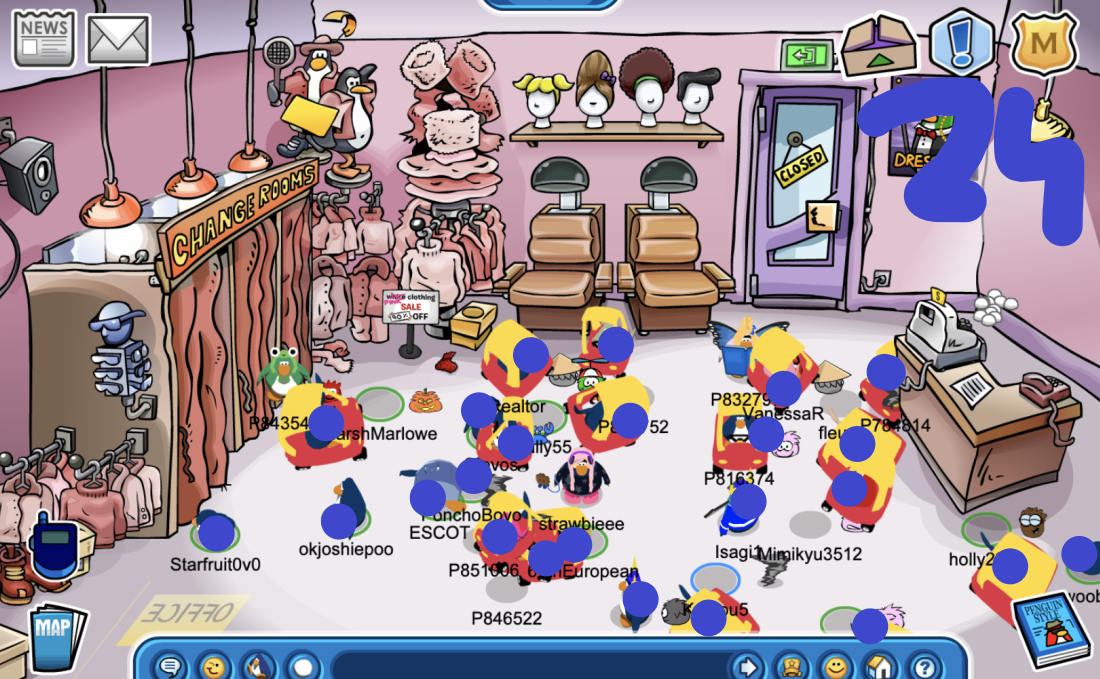Open the smiley face buddy list
Screen dimensions: 1100x679
tap(836, 665)
